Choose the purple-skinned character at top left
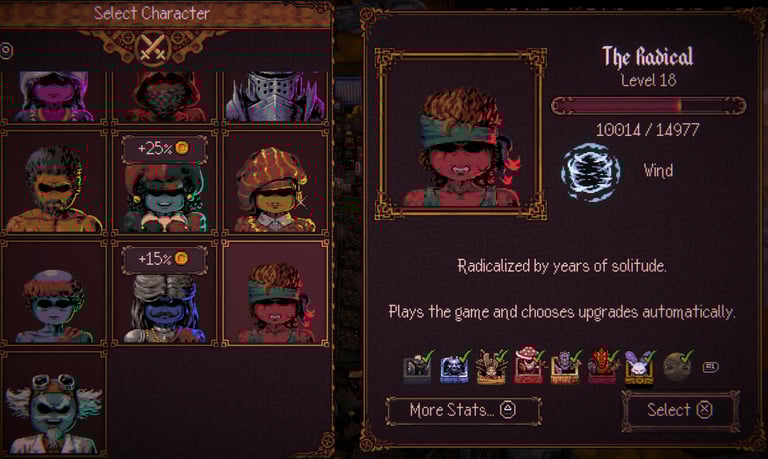Screen dimensions: 768x459 [55, 98]
